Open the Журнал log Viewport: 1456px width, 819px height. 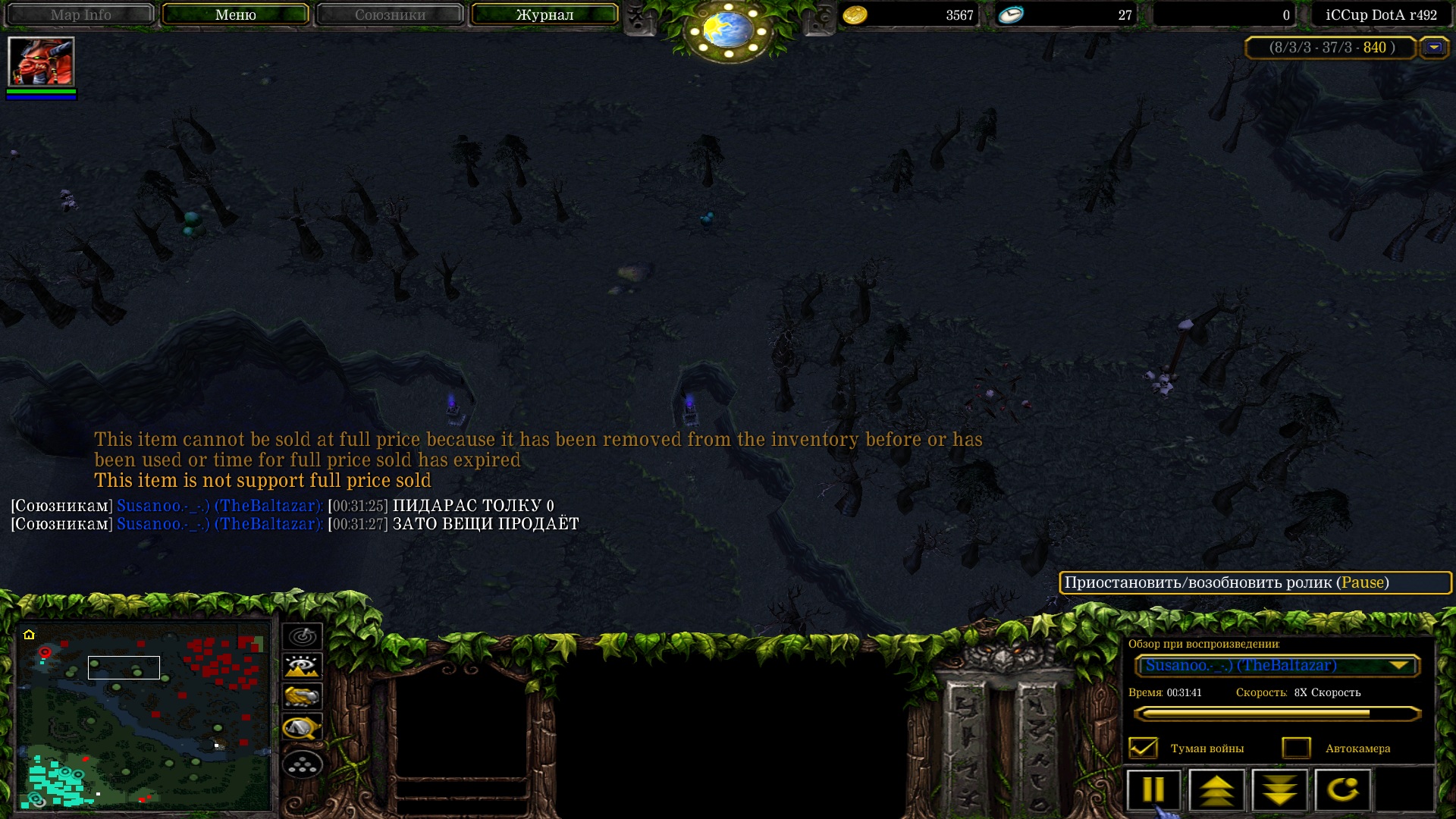click(x=544, y=14)
